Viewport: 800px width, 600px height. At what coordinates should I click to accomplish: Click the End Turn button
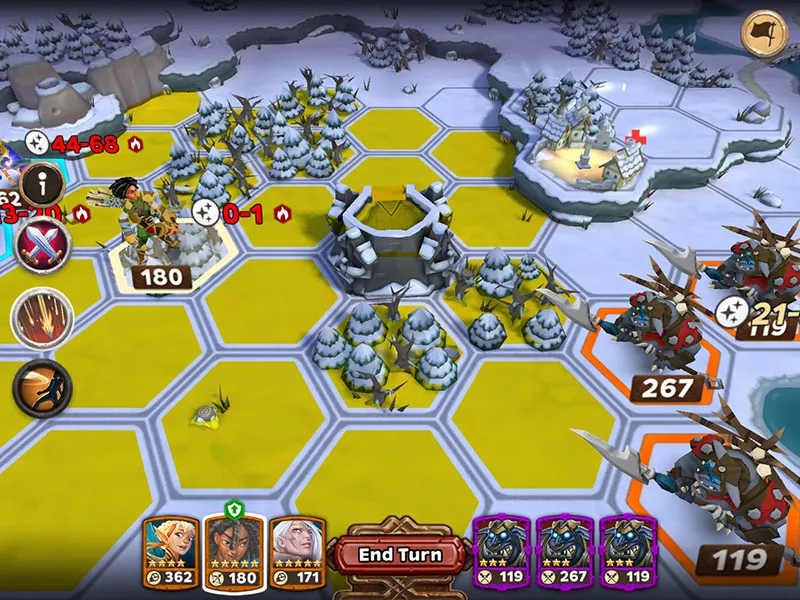400,555
